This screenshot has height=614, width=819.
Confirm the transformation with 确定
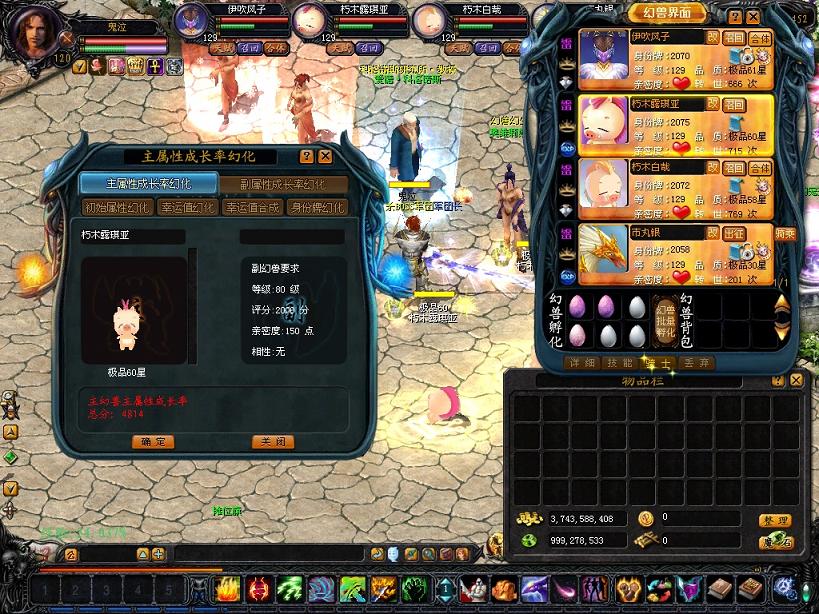(153, 442)
